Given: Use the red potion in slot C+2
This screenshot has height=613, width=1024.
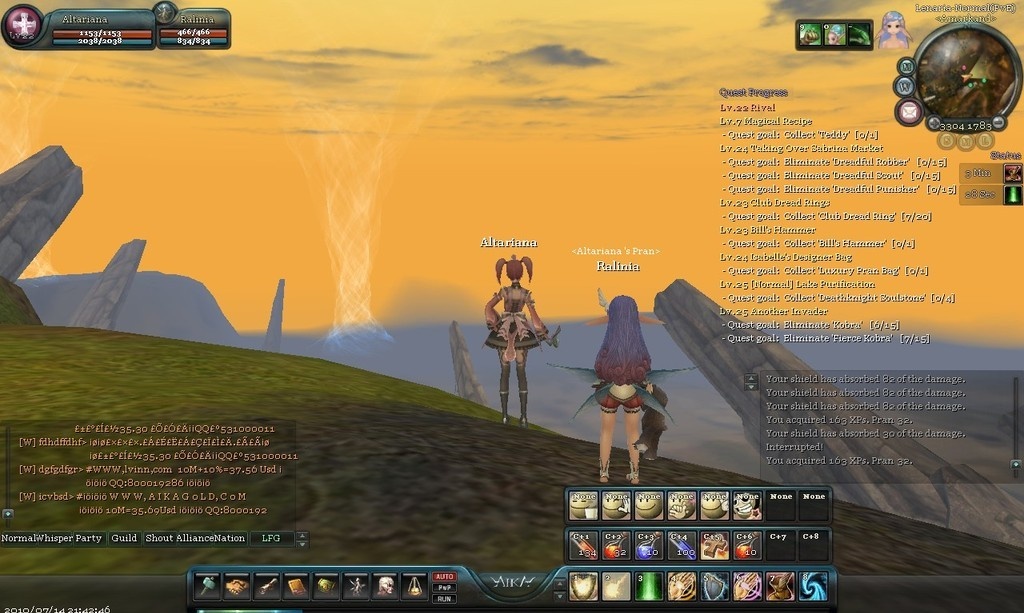Looking at the screenshot, I should tap(615, 545).
